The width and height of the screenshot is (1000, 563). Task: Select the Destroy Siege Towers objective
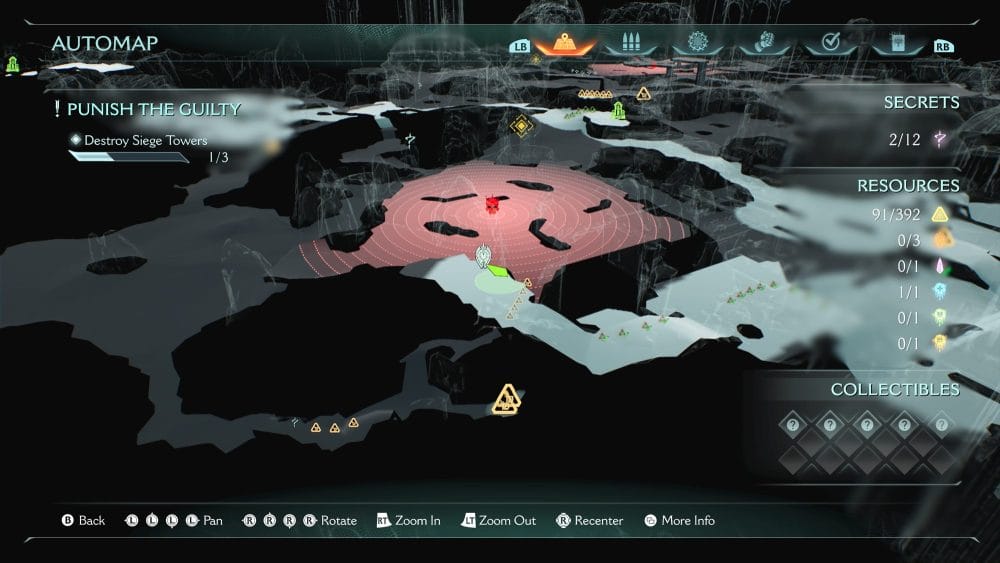pos(145,141)
